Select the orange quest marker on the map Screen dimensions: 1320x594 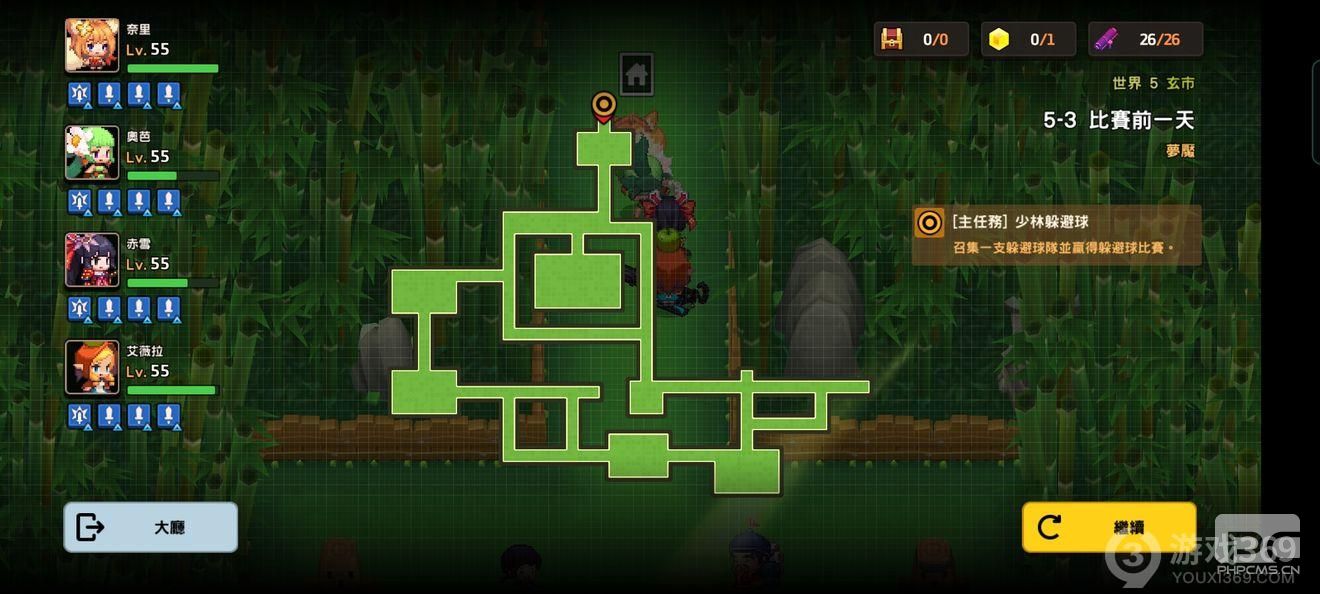point(603,106)
